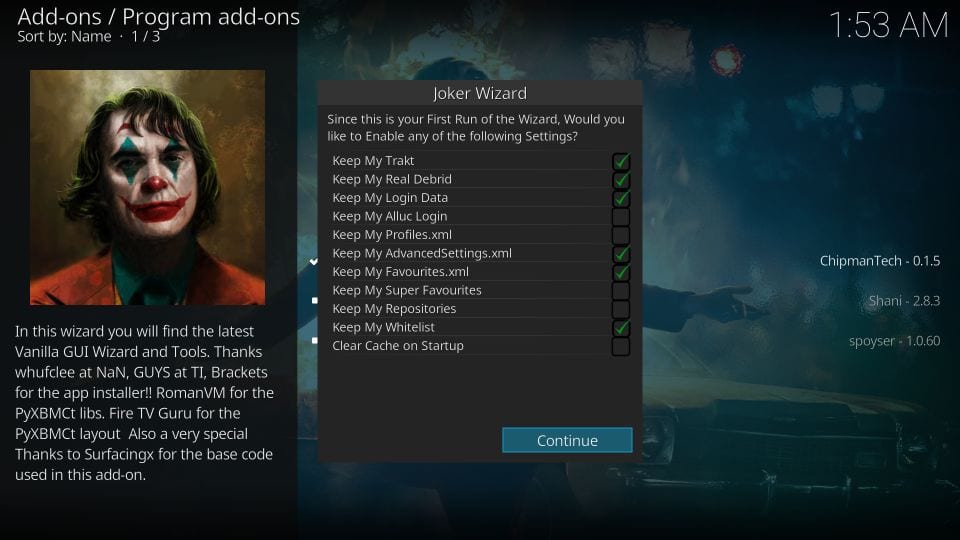Uncheck Keep My Real Debrid
960x540 pixels.
coord(620,180)
